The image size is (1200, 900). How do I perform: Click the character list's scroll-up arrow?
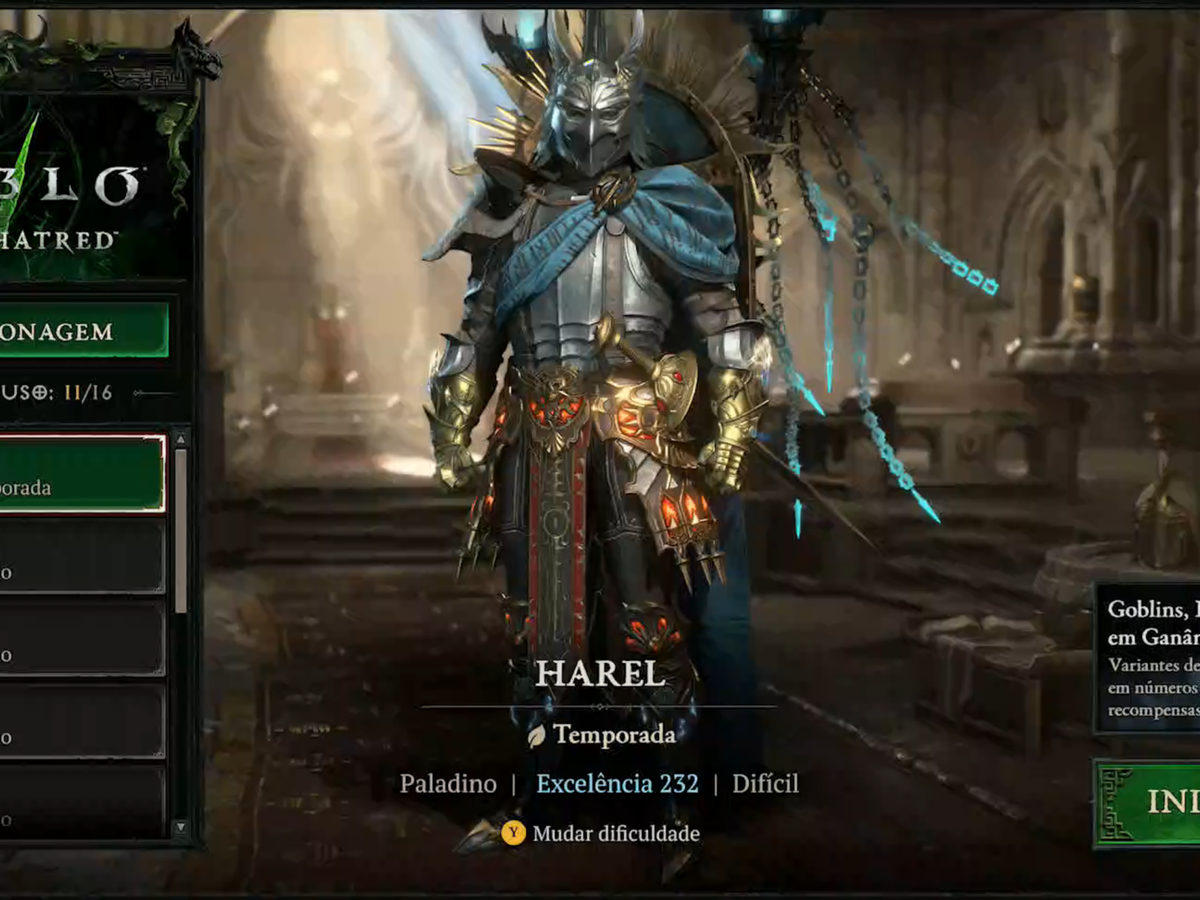[x=180, y=439]
